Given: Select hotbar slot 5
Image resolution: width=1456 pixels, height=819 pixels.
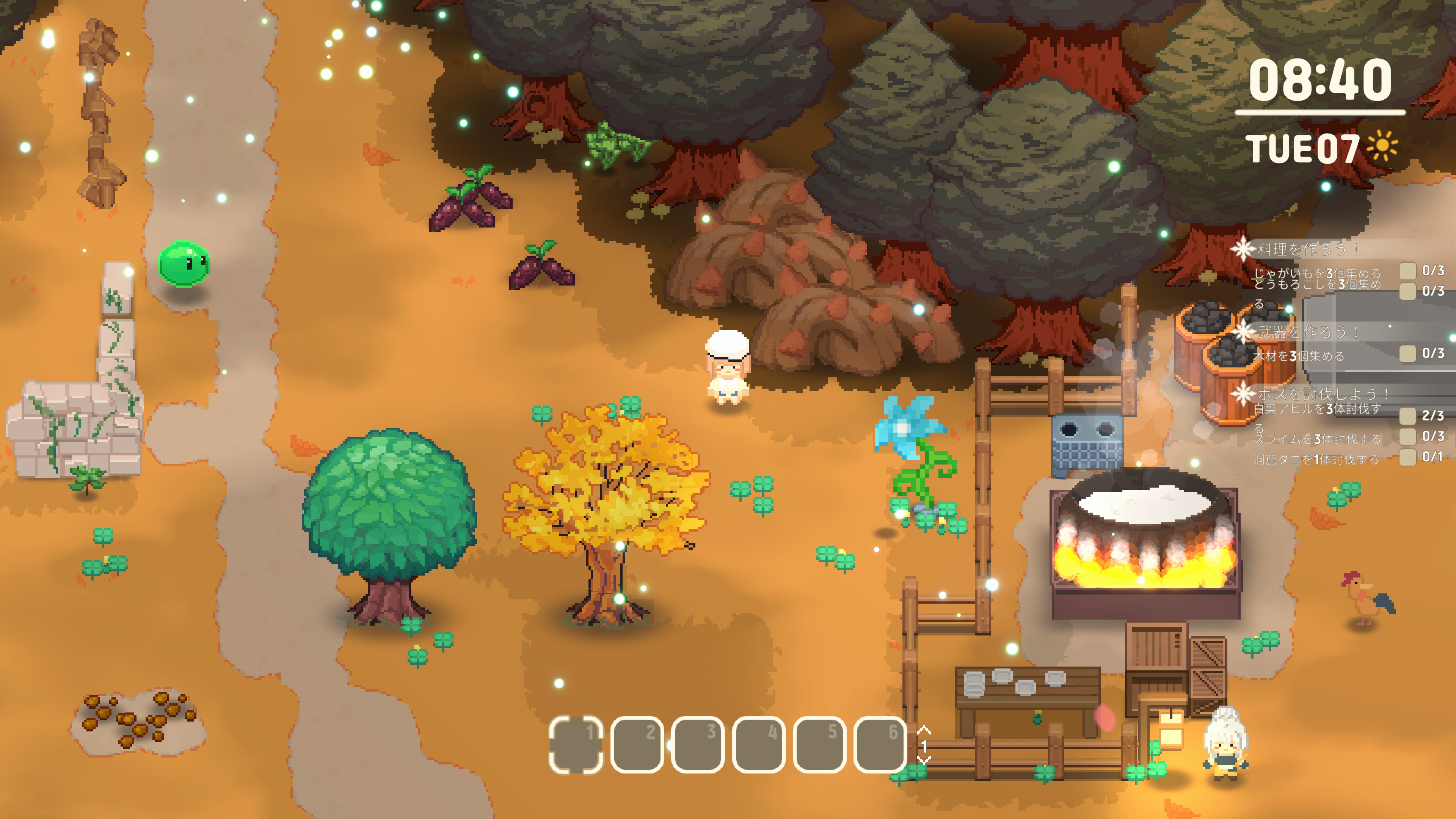Looking at the screenshot, I should tap(819, 744).
